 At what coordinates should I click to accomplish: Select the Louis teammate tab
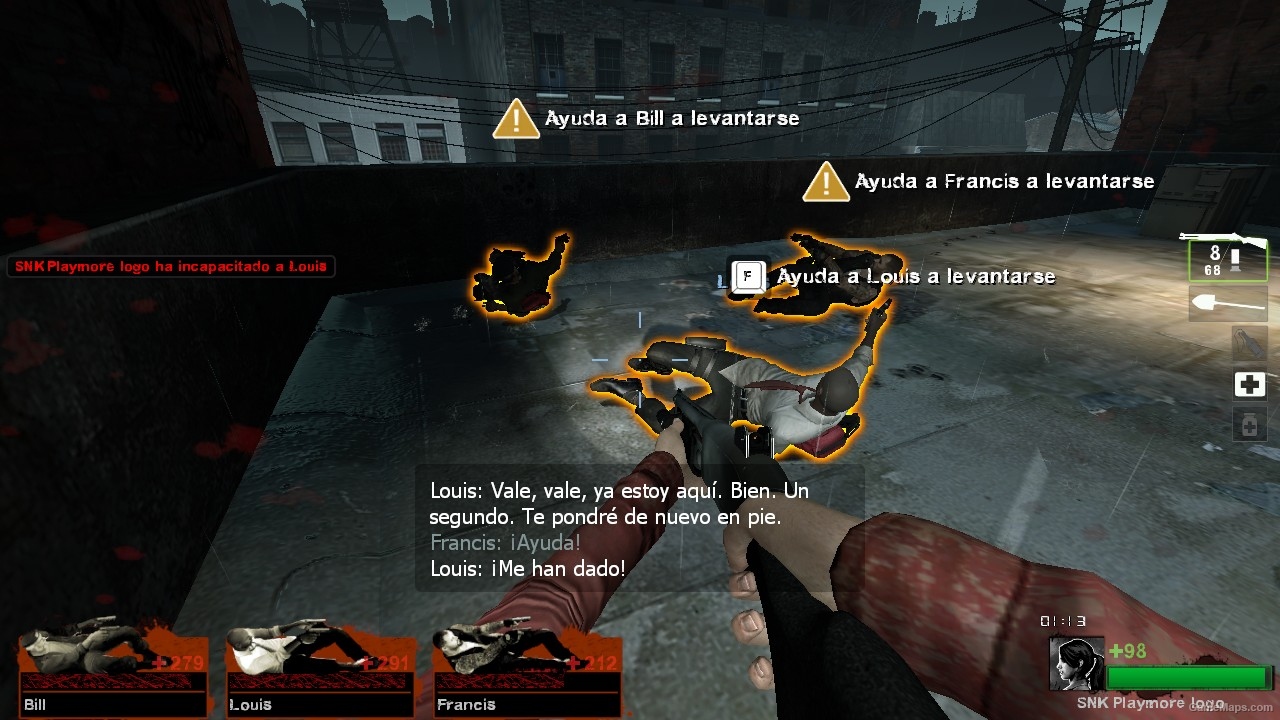coord(320,705)
